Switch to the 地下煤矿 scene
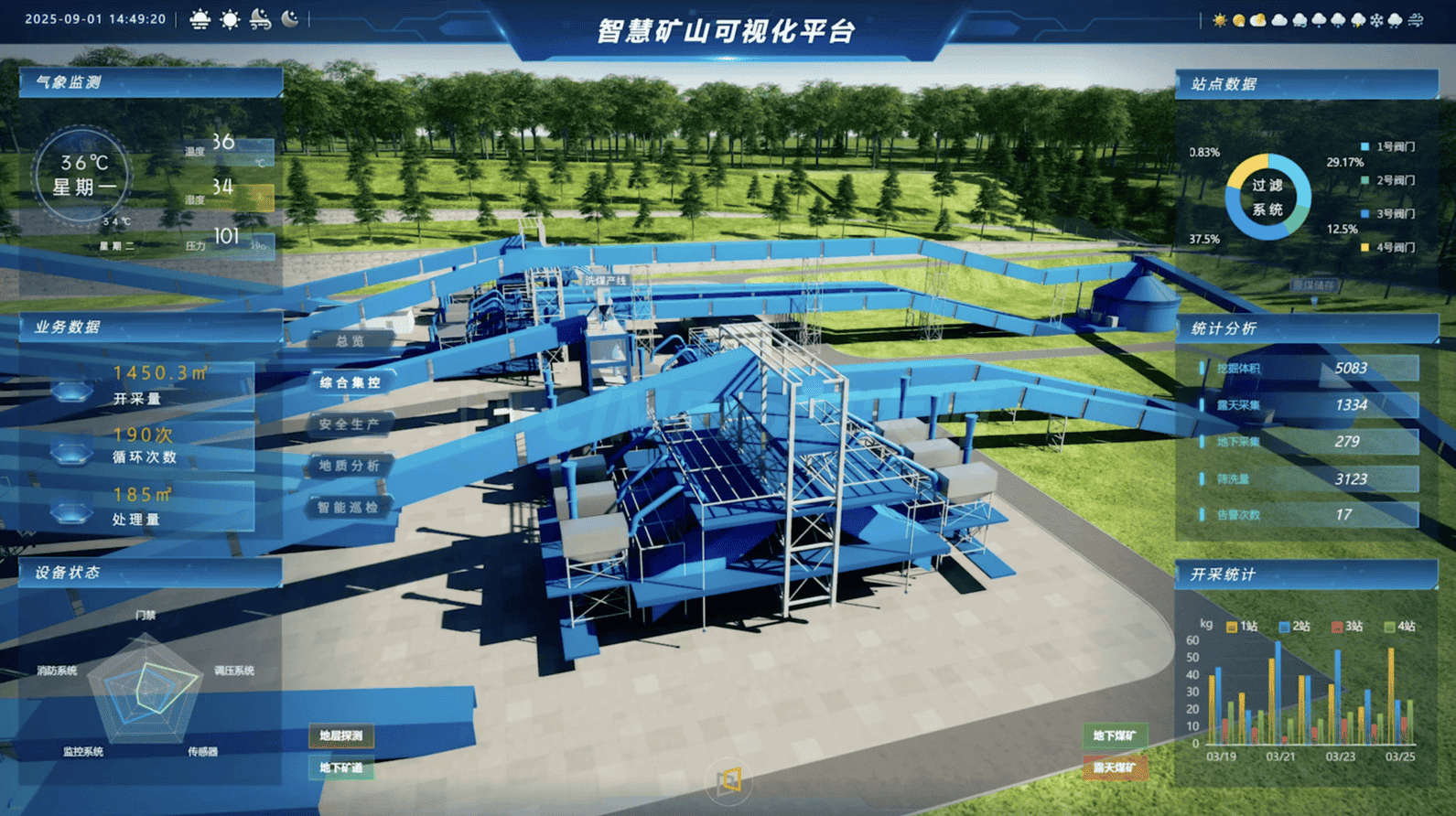1456x816 pixels. click(x=1114, y=735)
